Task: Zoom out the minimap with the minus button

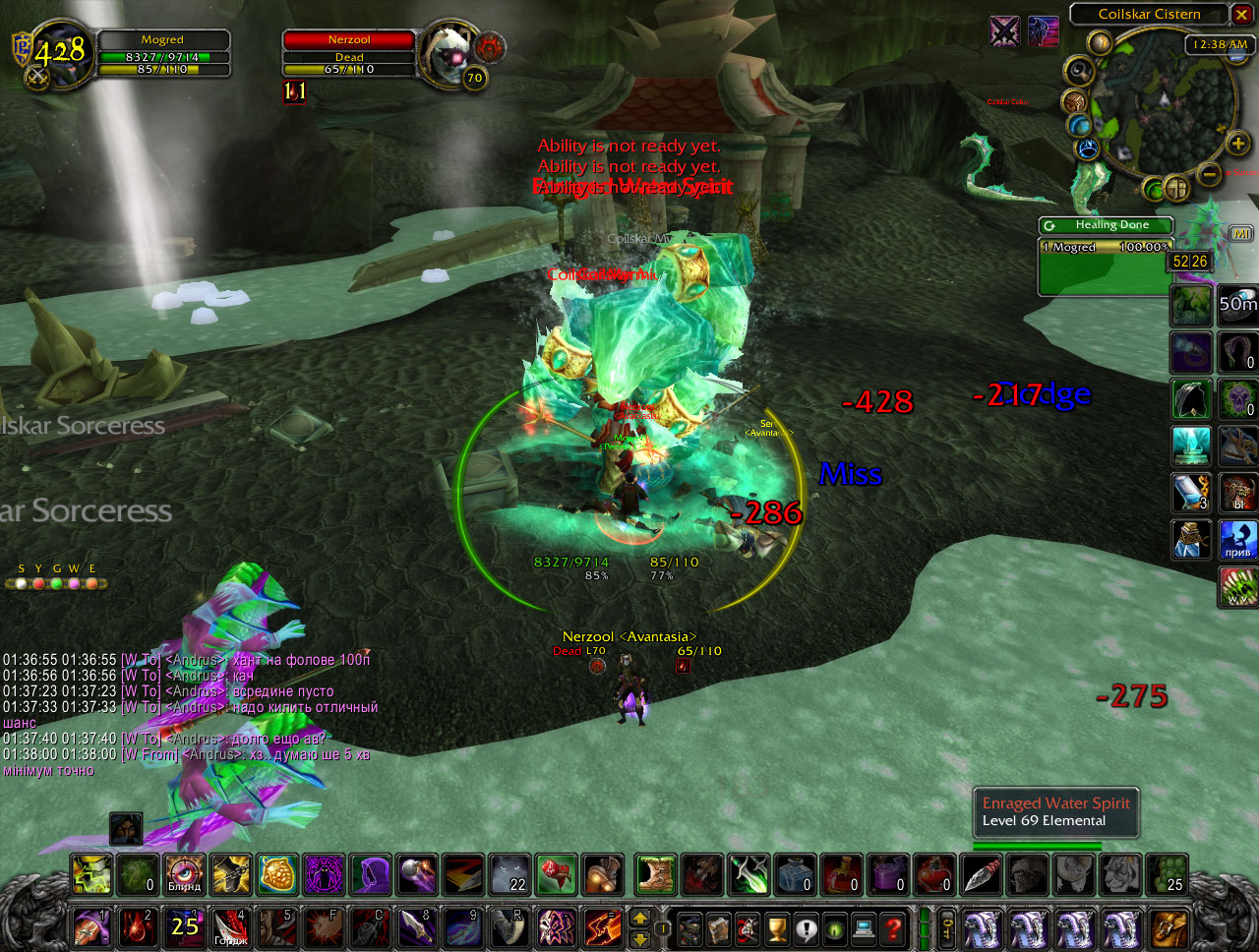Action: pyautogui.click(x=1211, y=174)
